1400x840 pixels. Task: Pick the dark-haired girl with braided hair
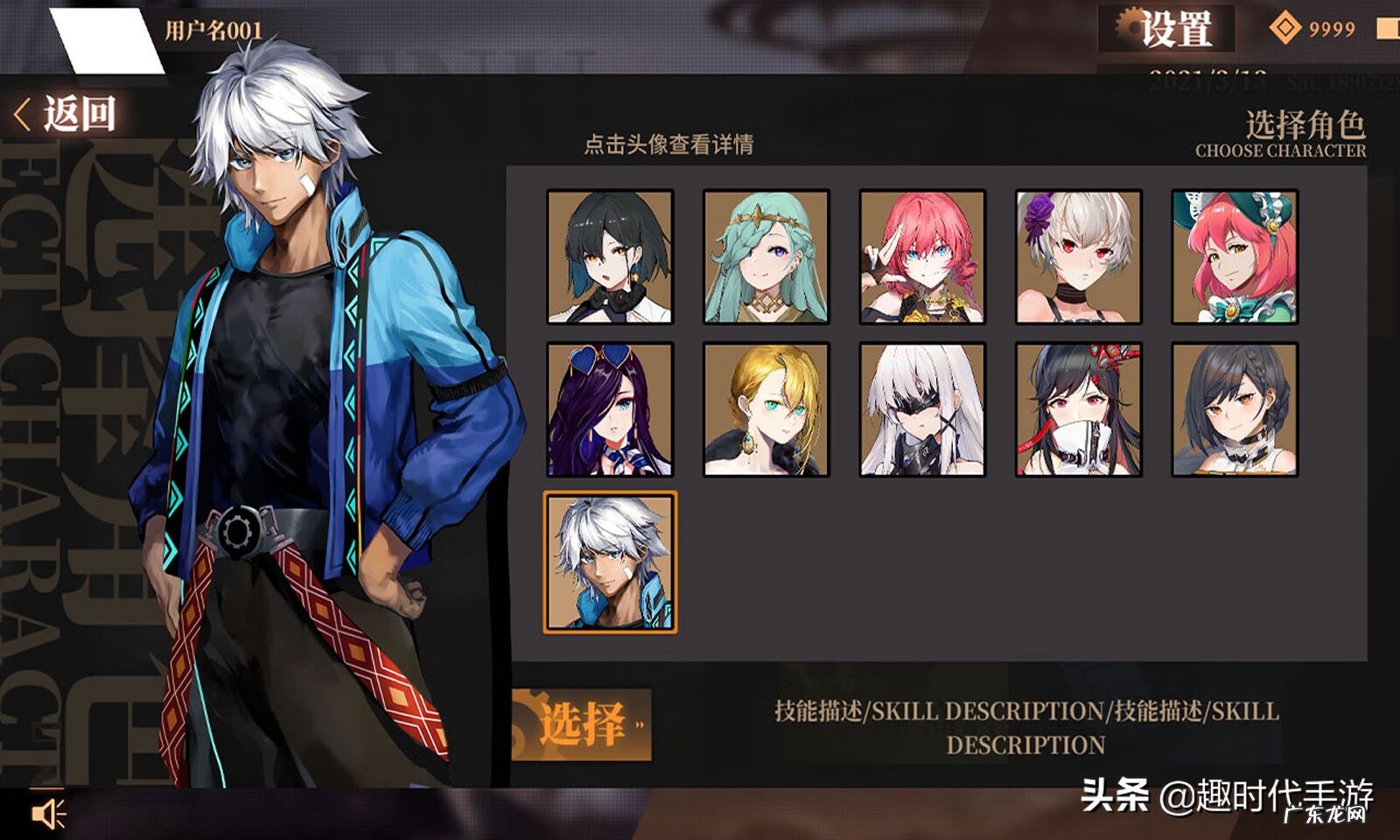coord(1235,409)
